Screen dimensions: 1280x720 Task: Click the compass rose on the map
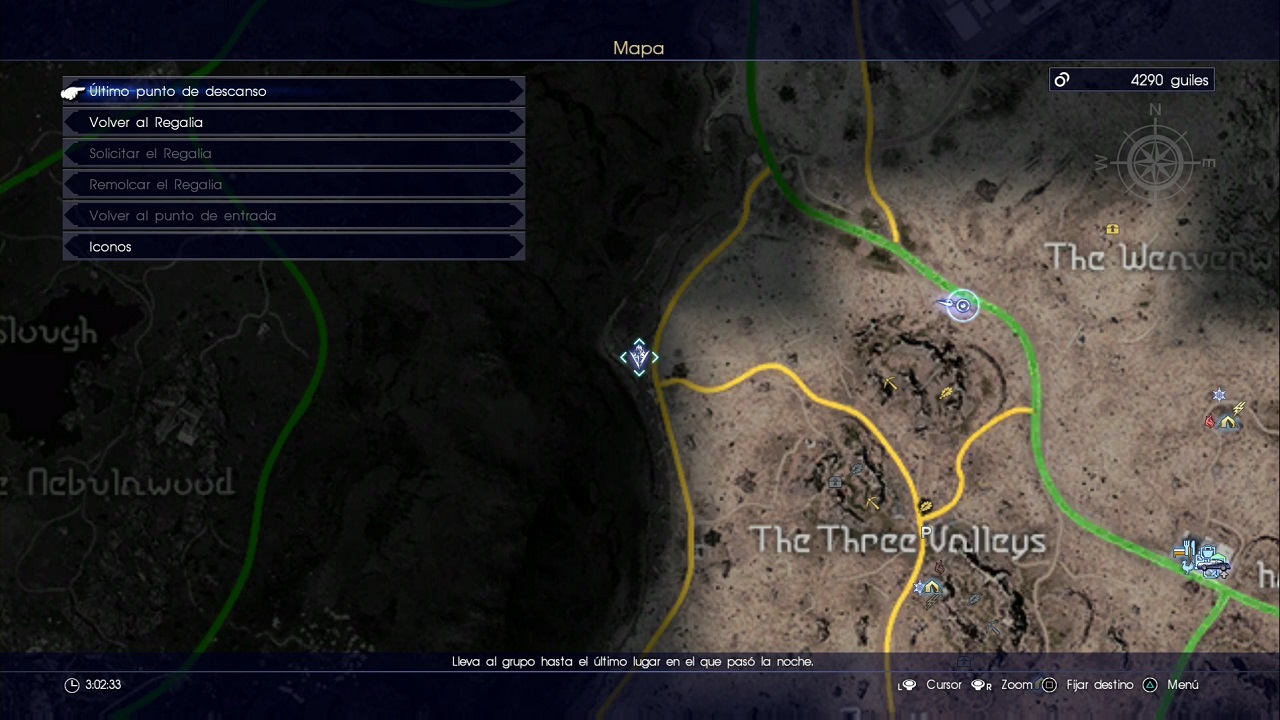pos(1155,160)
